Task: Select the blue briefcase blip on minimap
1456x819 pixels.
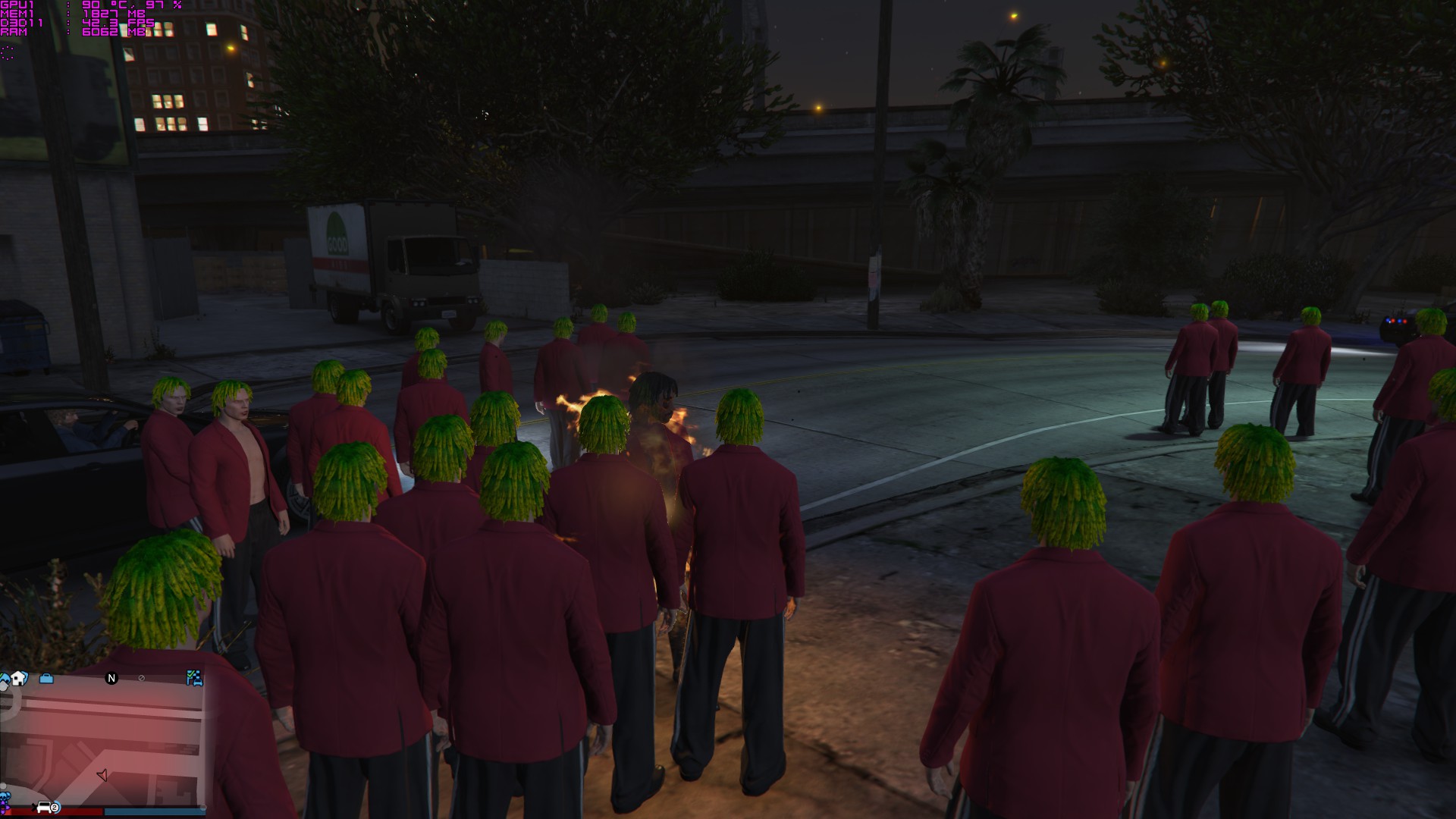Action: [46, 678]
